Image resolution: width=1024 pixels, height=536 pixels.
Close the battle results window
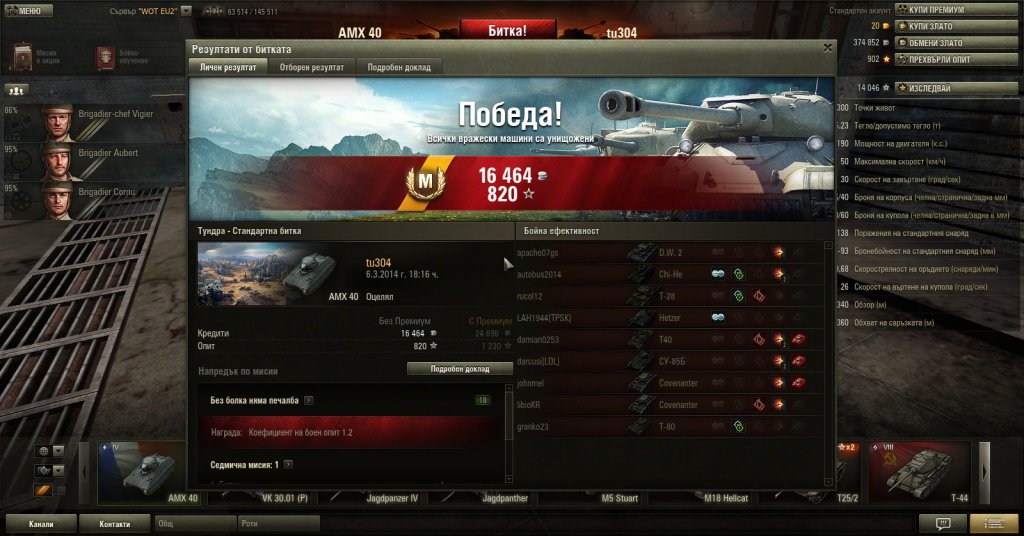[827, 47]
